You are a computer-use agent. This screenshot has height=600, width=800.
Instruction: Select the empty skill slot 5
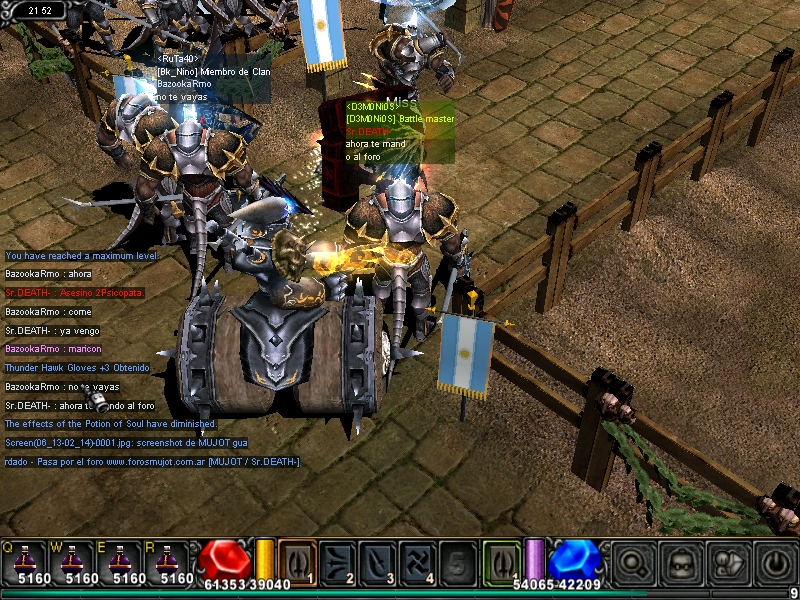tap(457, 560)
